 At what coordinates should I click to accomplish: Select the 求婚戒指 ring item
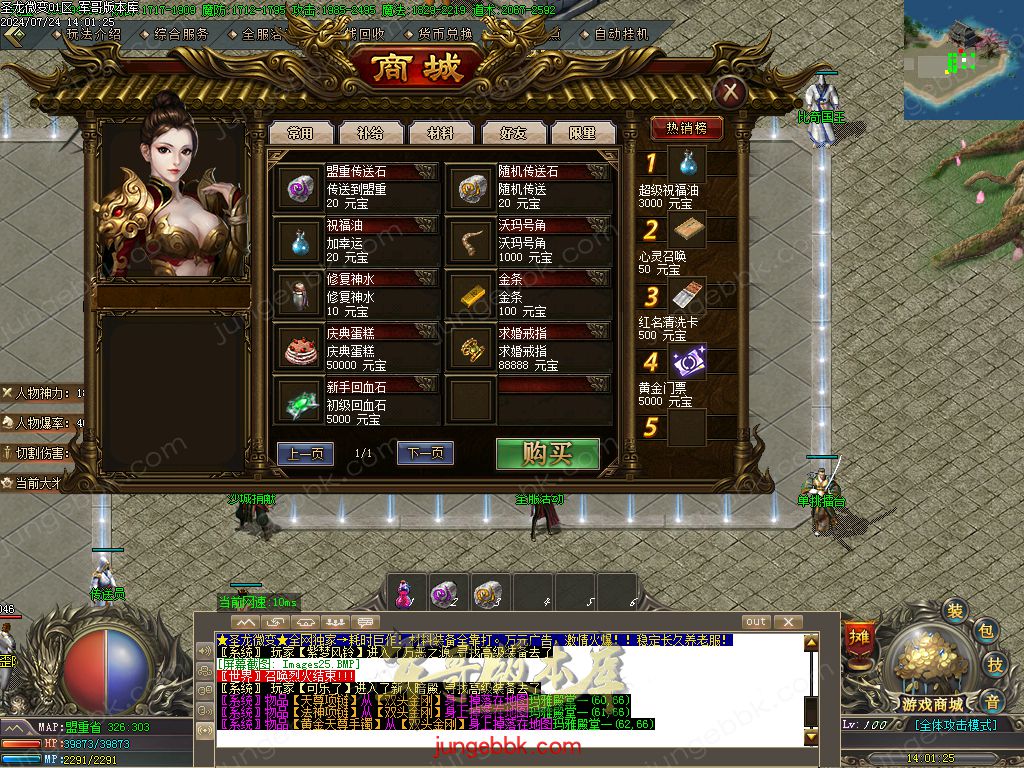[x=470, y=348]
